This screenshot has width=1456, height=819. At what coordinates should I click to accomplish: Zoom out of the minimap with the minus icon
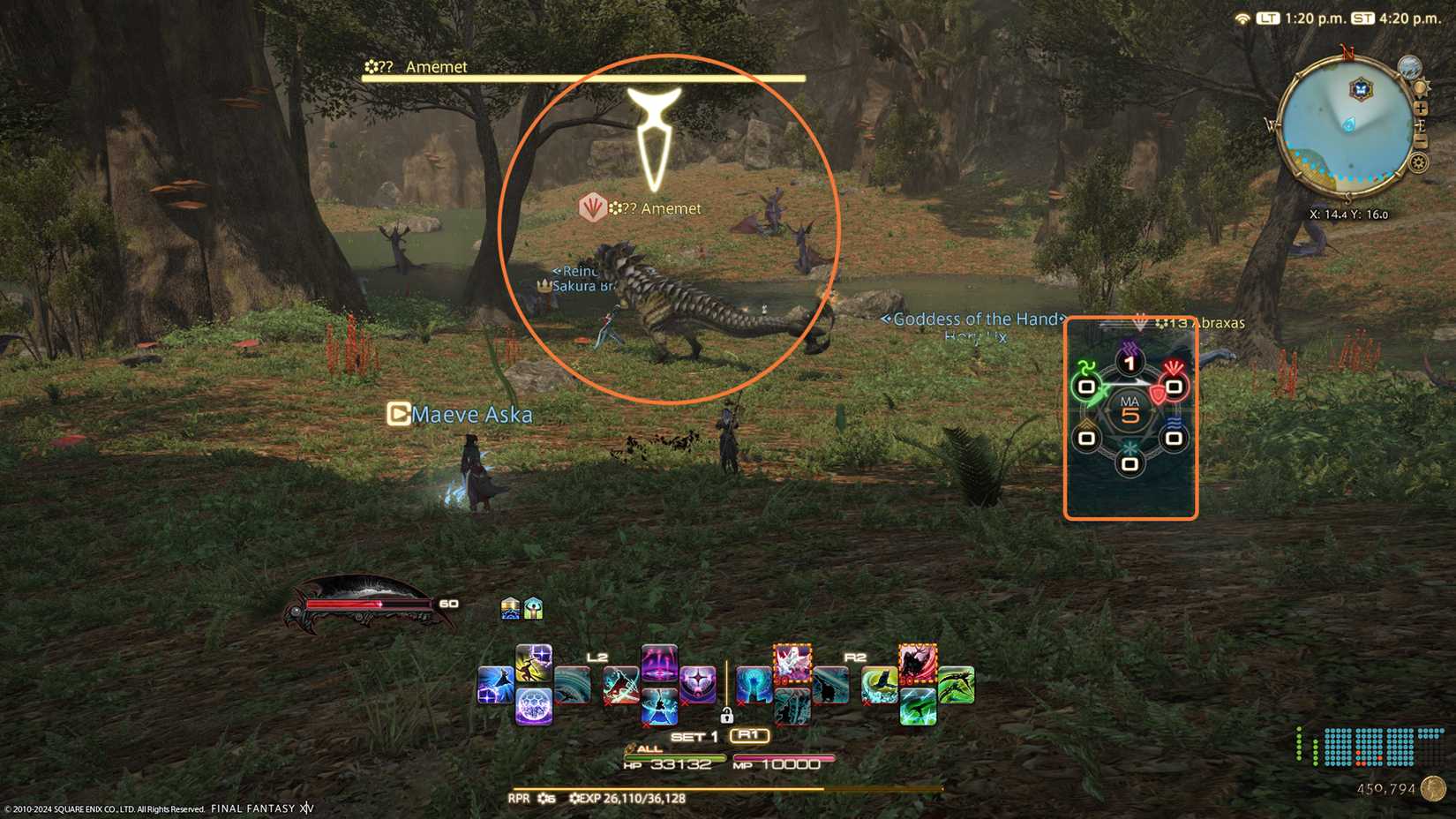click(1422, 138)
